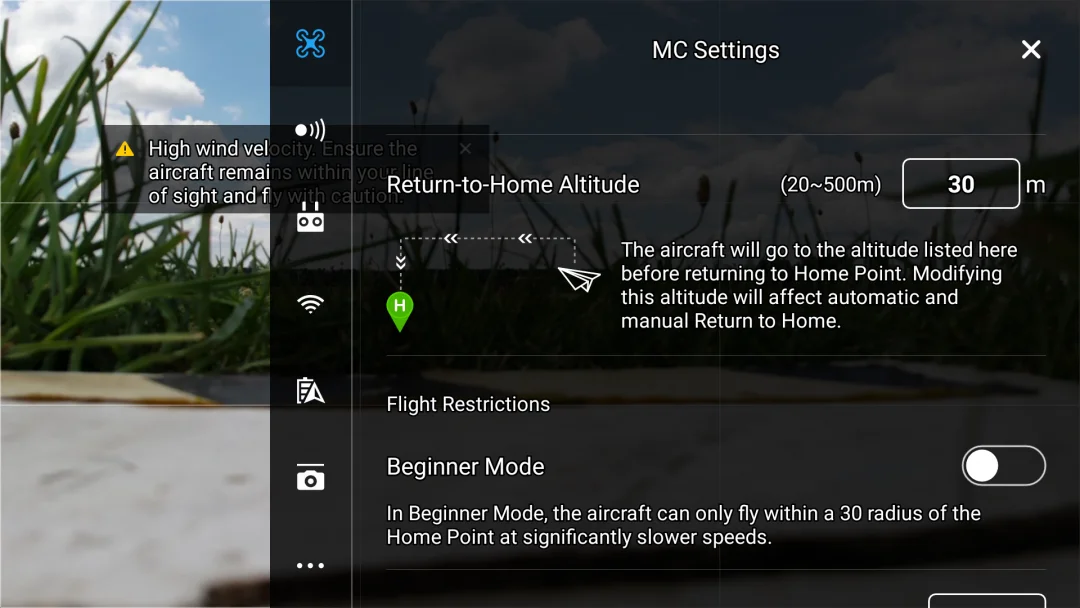Open the remote controller settings tab
The width and height of the screenshot is (1080, 608).
(x=310, y=217)
